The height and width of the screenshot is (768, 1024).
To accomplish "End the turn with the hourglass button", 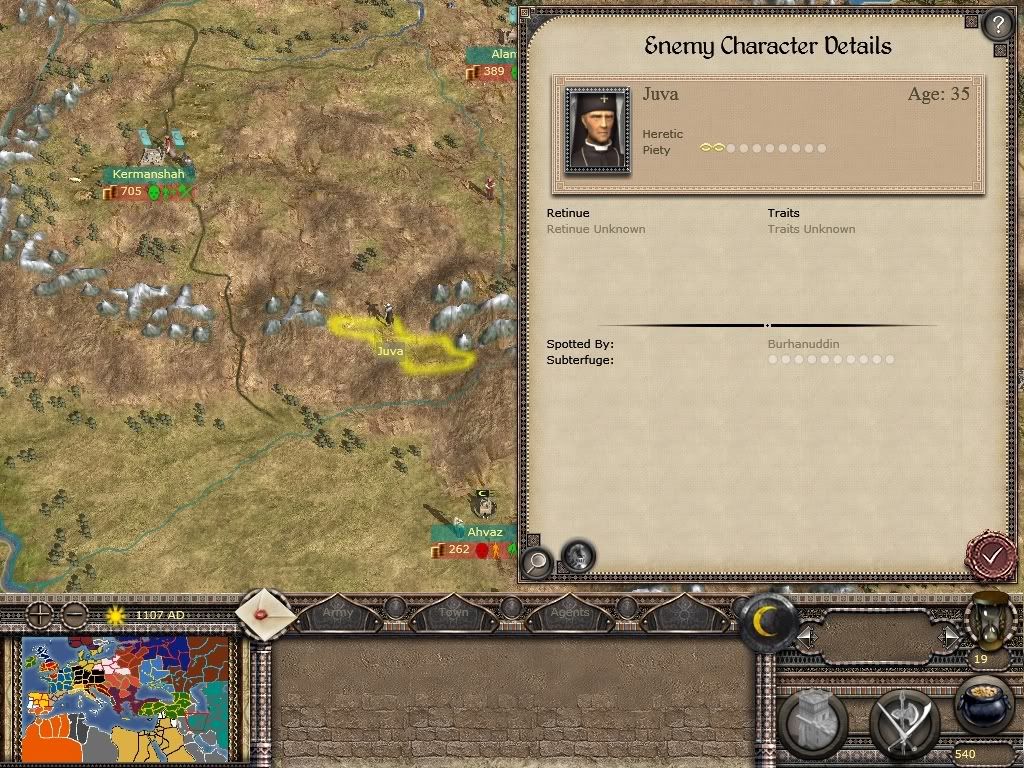I will coord(989,620).
